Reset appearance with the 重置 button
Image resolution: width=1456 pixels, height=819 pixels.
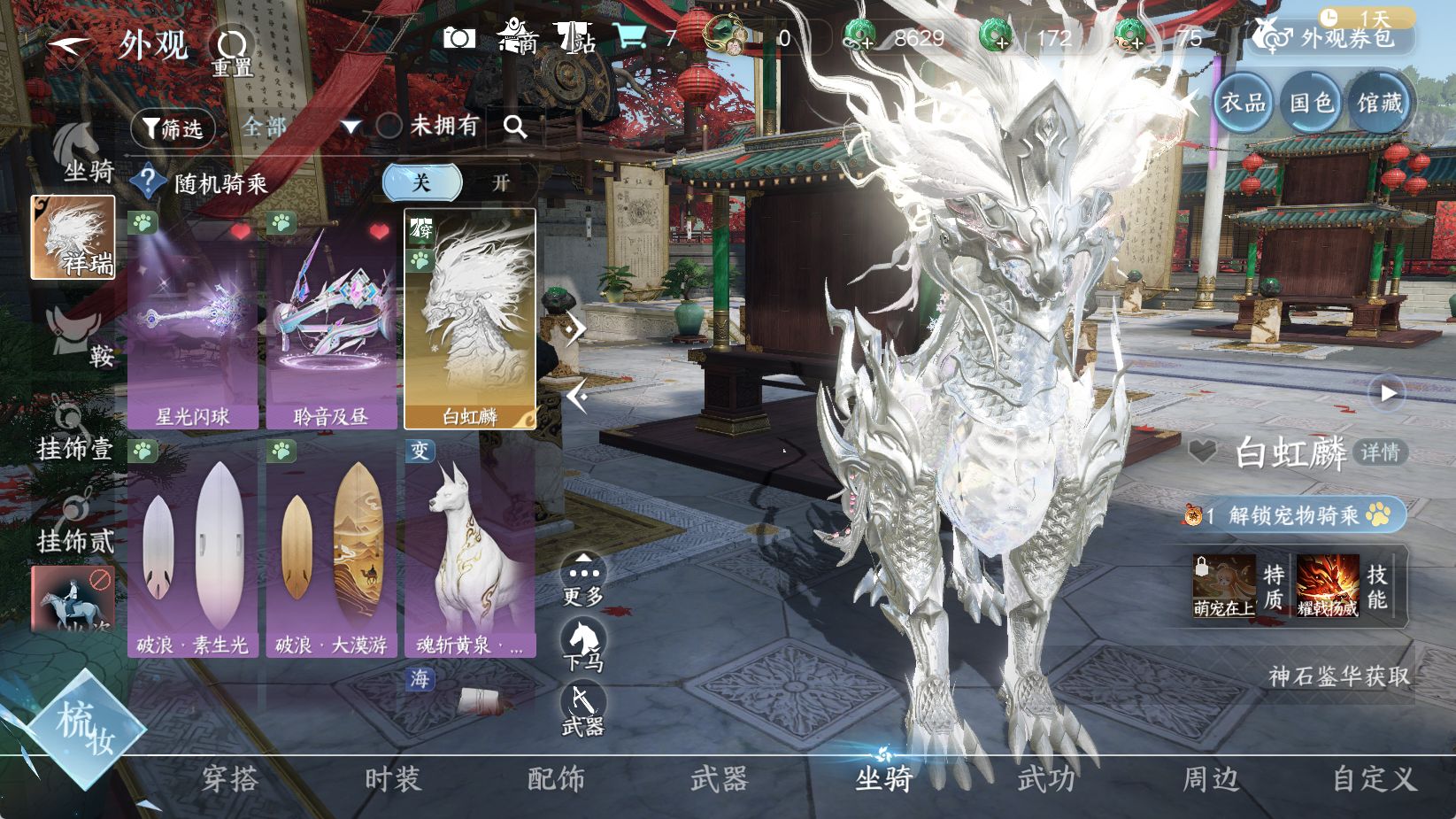[x=232, y=50]
